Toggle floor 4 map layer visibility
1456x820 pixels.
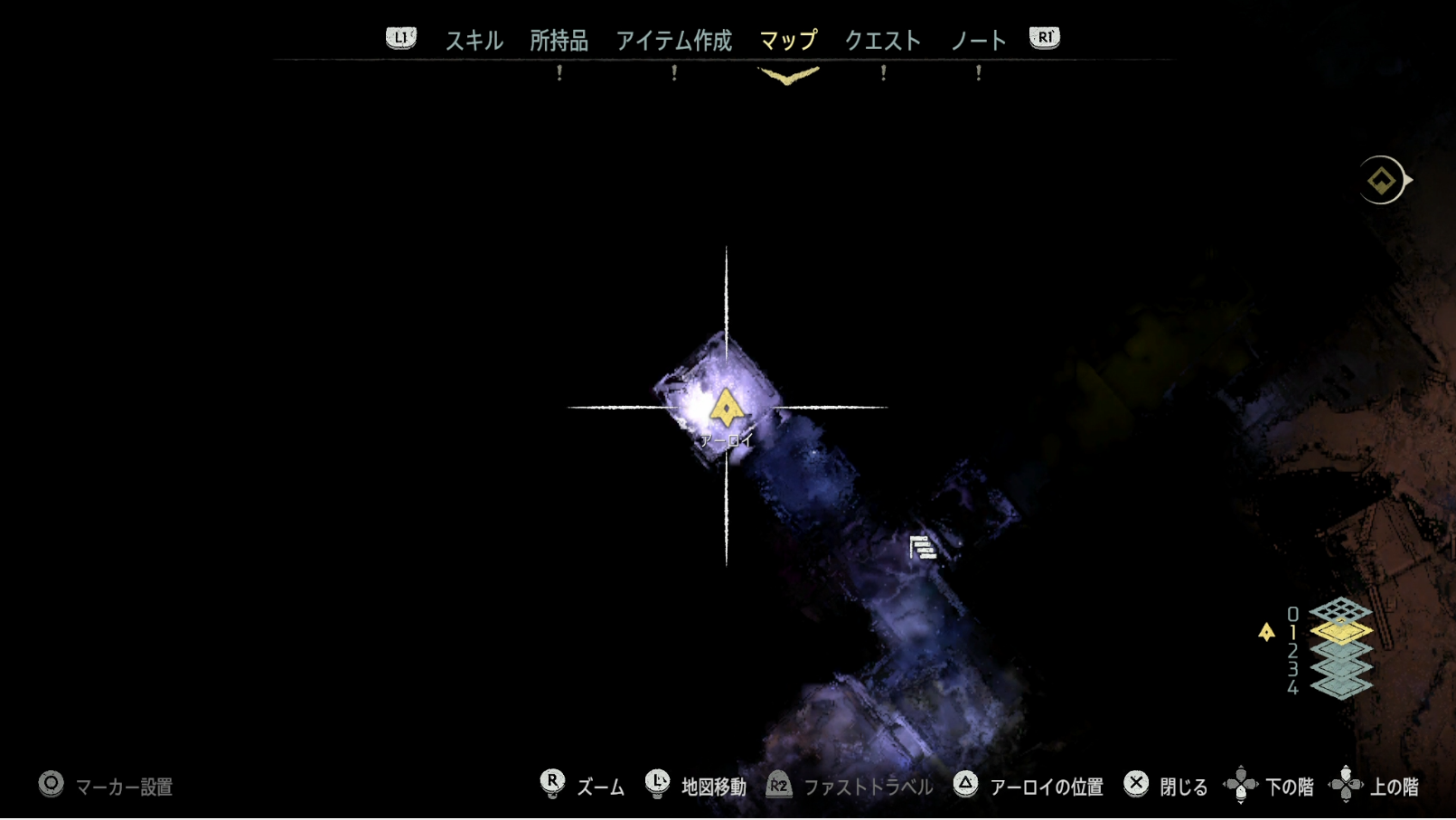[1341, 687]
